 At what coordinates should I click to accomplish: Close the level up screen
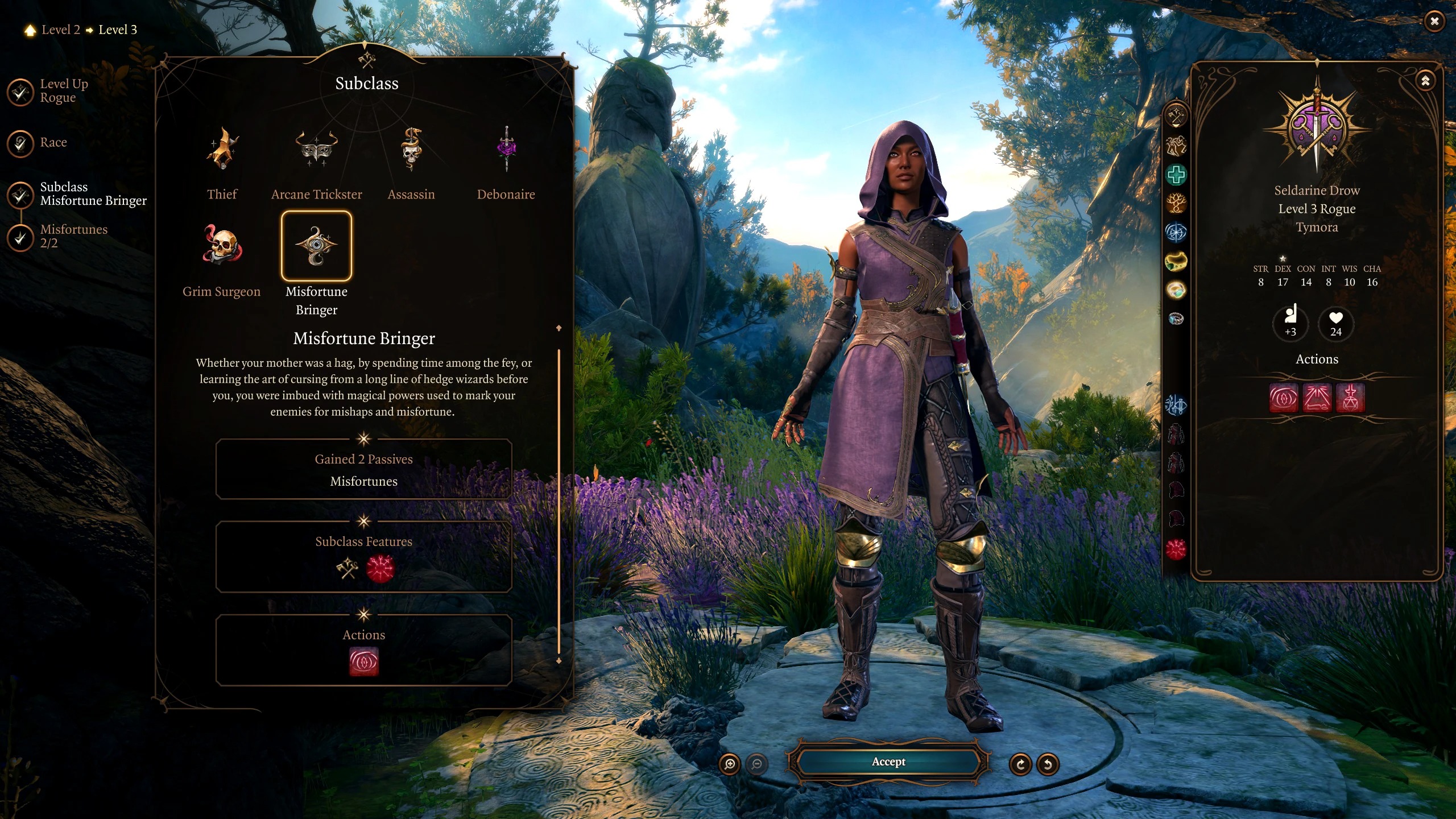coord(1434,22)
